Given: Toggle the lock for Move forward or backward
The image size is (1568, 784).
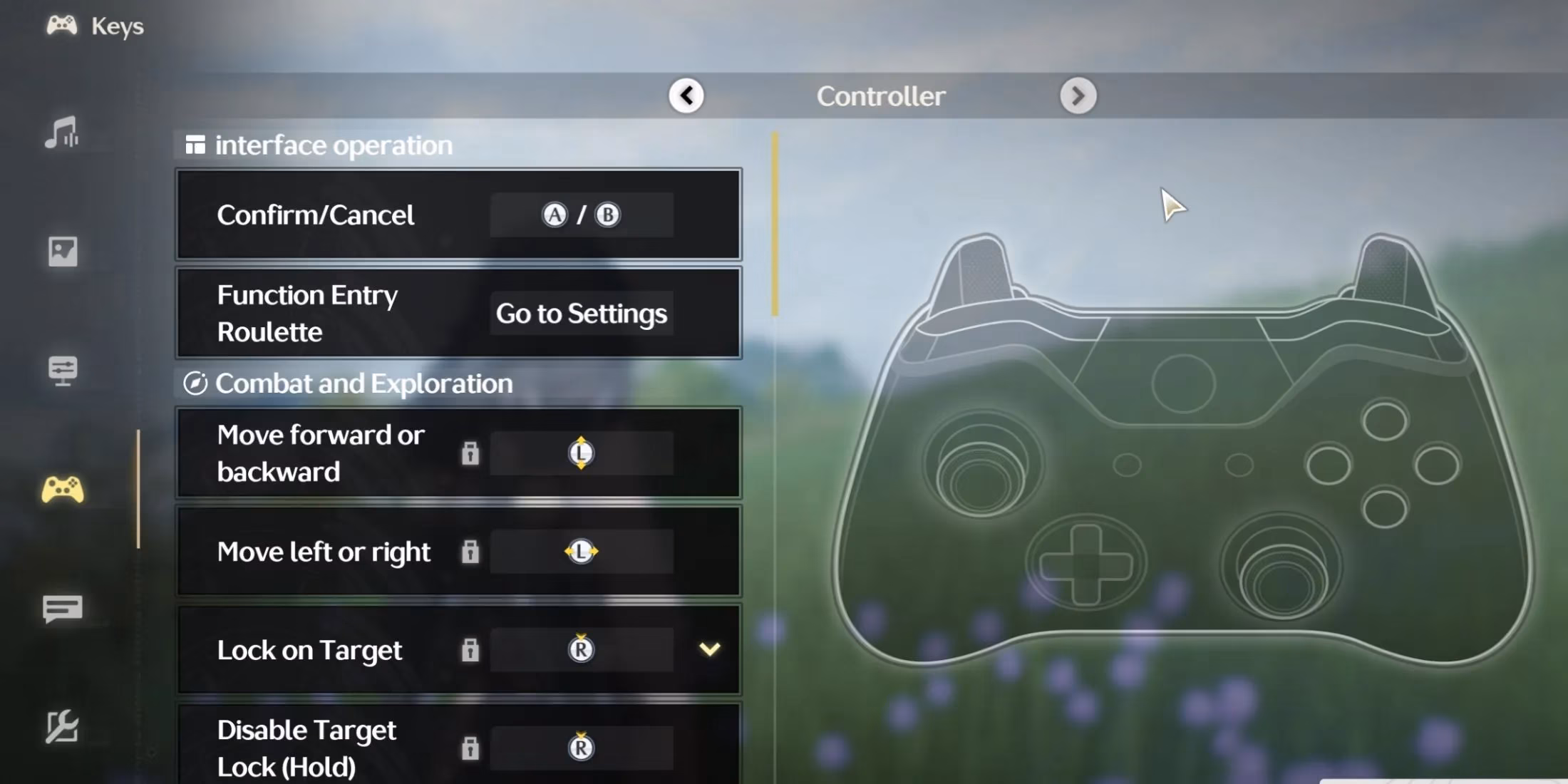Looking at the screenshot, I should click(470, 453).
